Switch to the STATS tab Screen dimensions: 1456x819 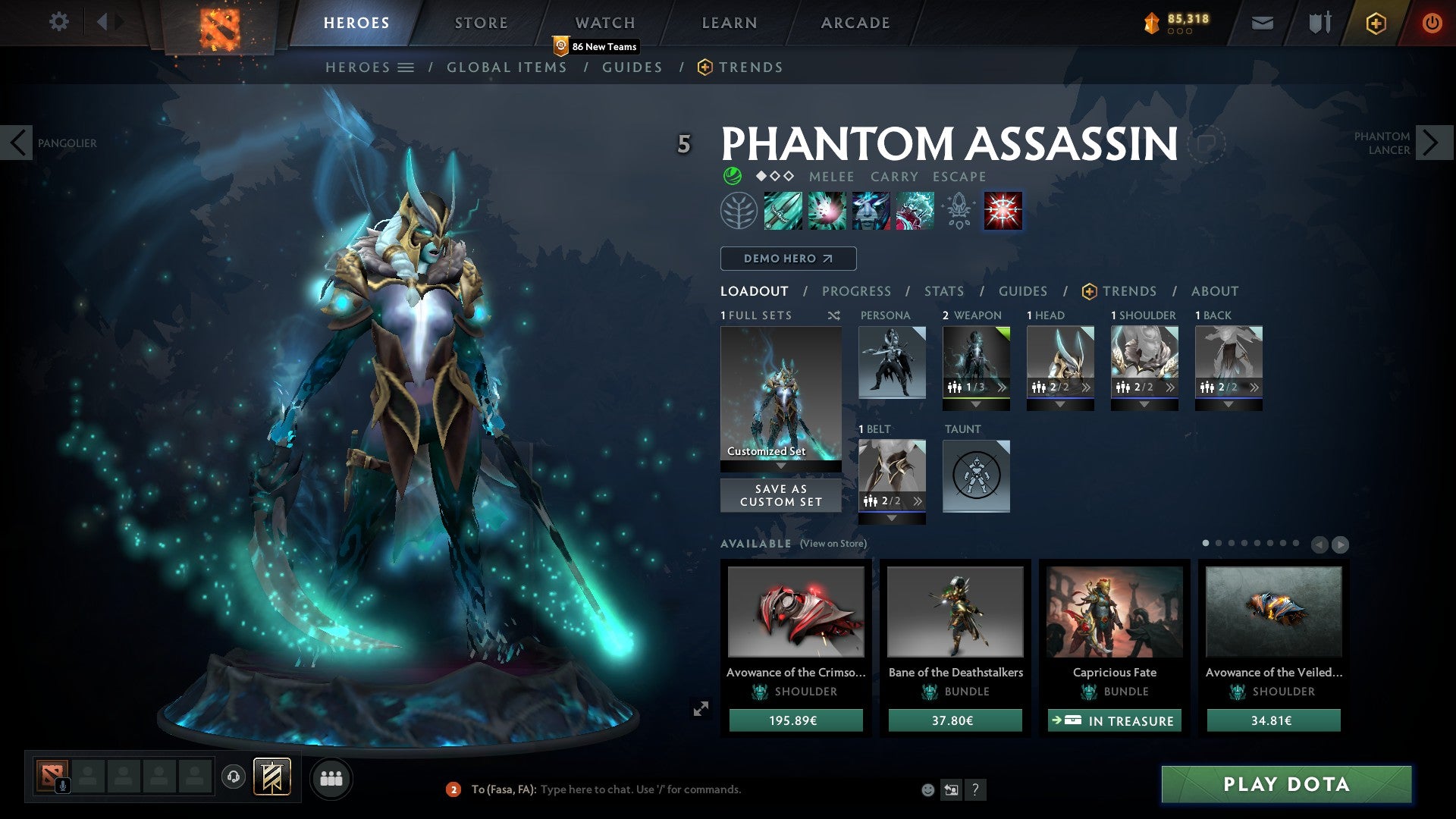click(x=943, y=291)
